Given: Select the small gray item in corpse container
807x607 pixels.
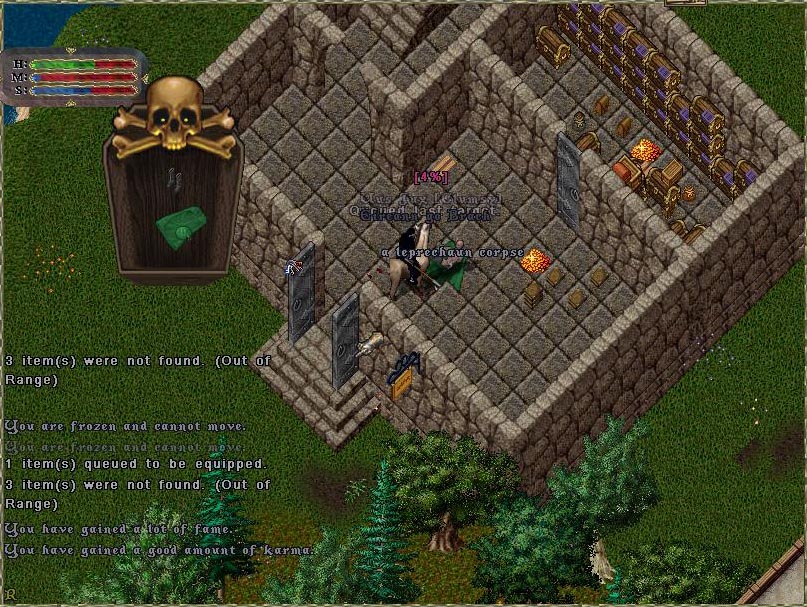Looking at the screenshot, I should pyautogui.click(x=175, y=177).
